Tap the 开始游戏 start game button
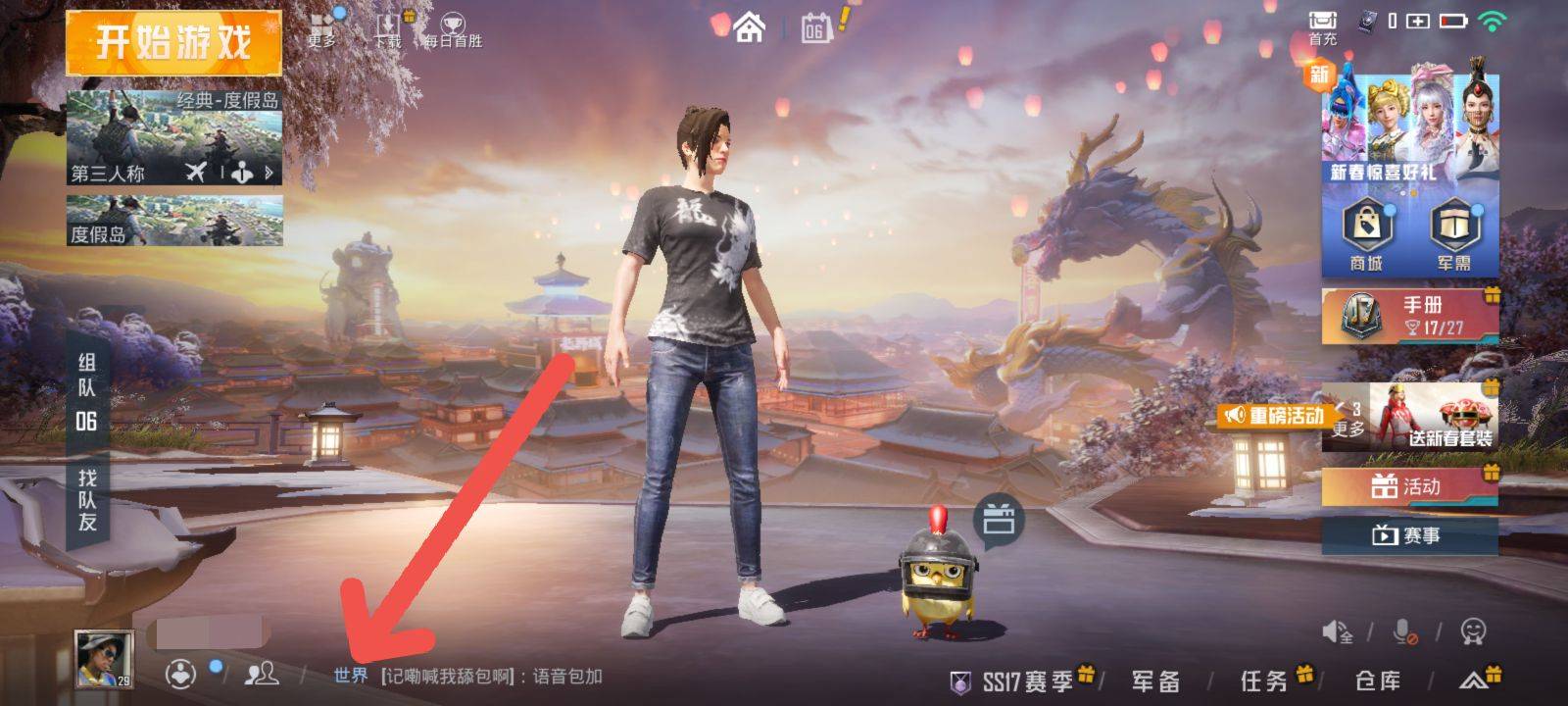The width and height of the screenshot is (1568, 706). pyautogui.click(x=173, y=43)
